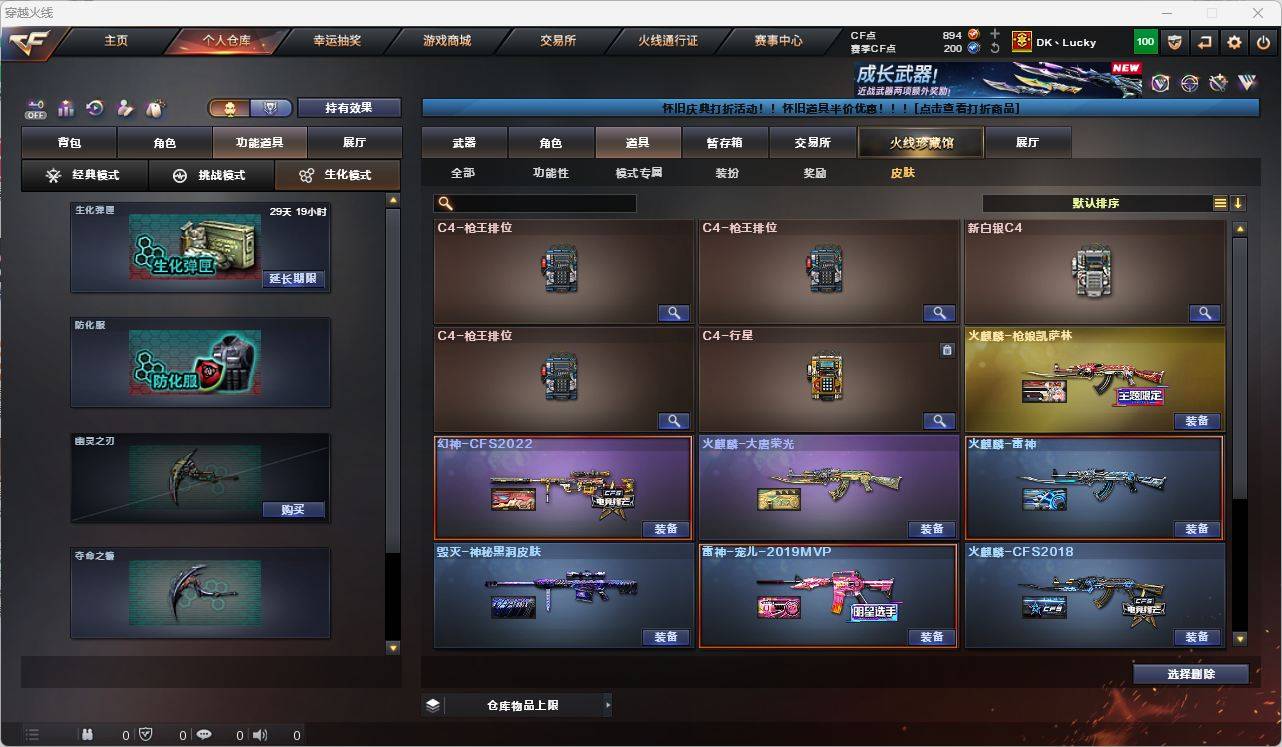The height and width of the screenshot is (747, 1282).
Task: Click the power/exit icon in top-right corner
Action: tap(1263, 42)
